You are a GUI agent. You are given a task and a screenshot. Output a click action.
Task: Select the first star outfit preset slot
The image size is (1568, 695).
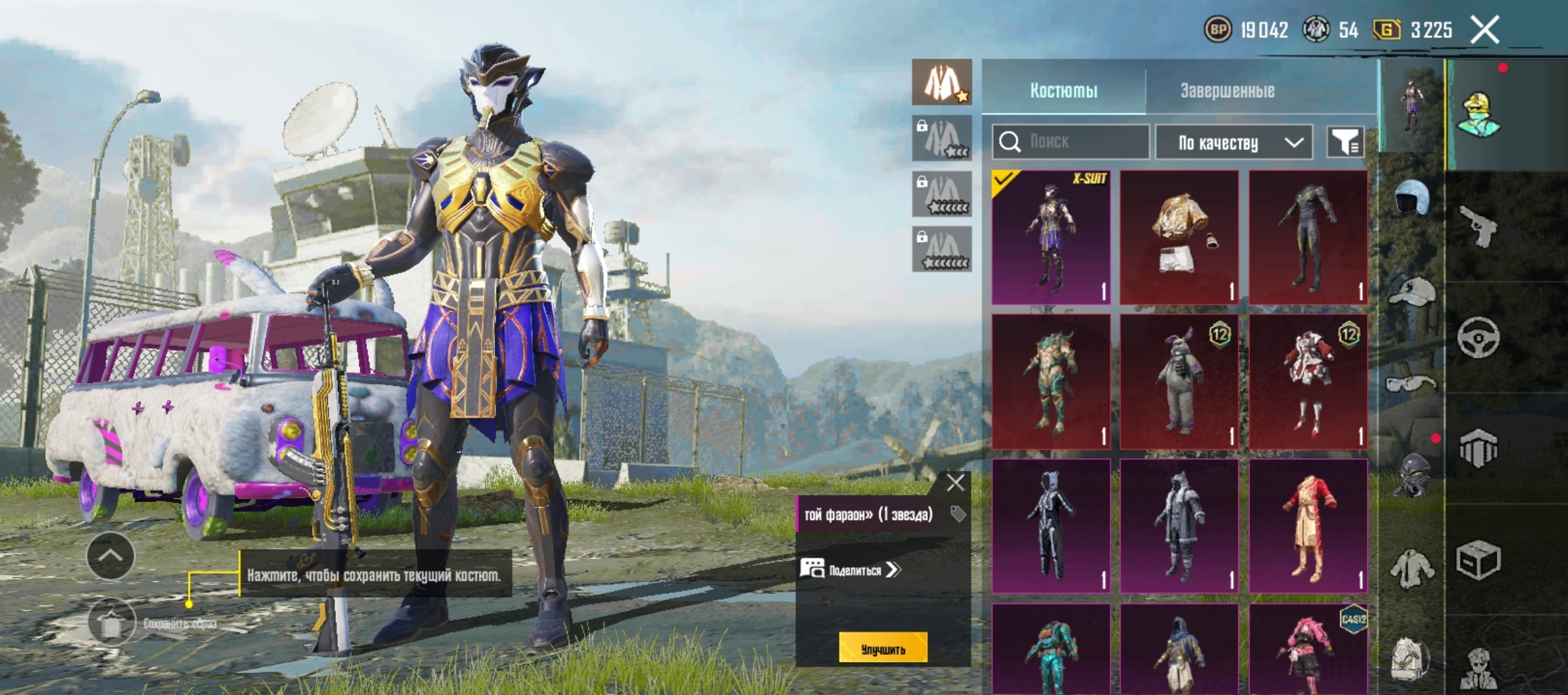(942, 82)
